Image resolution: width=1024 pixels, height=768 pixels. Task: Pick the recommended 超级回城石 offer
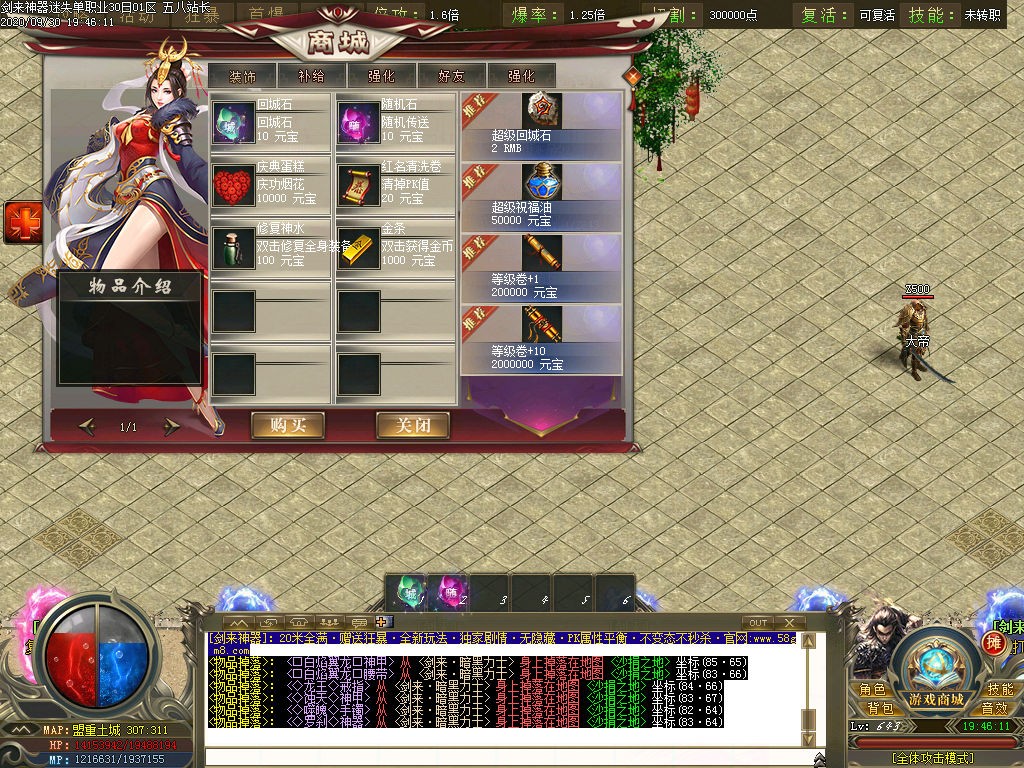coord(541,124)
